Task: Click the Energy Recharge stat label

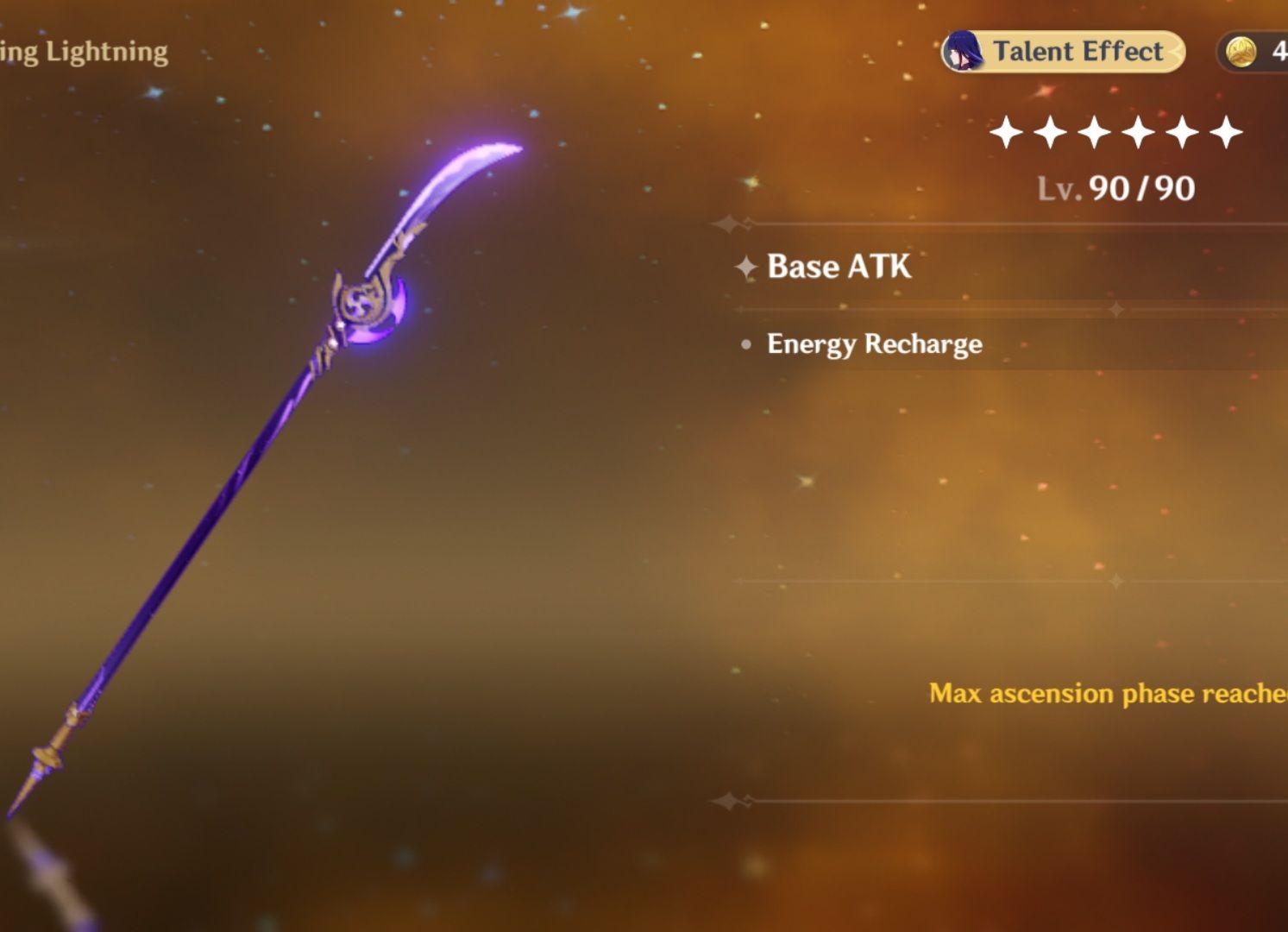Action: [873, 343]
